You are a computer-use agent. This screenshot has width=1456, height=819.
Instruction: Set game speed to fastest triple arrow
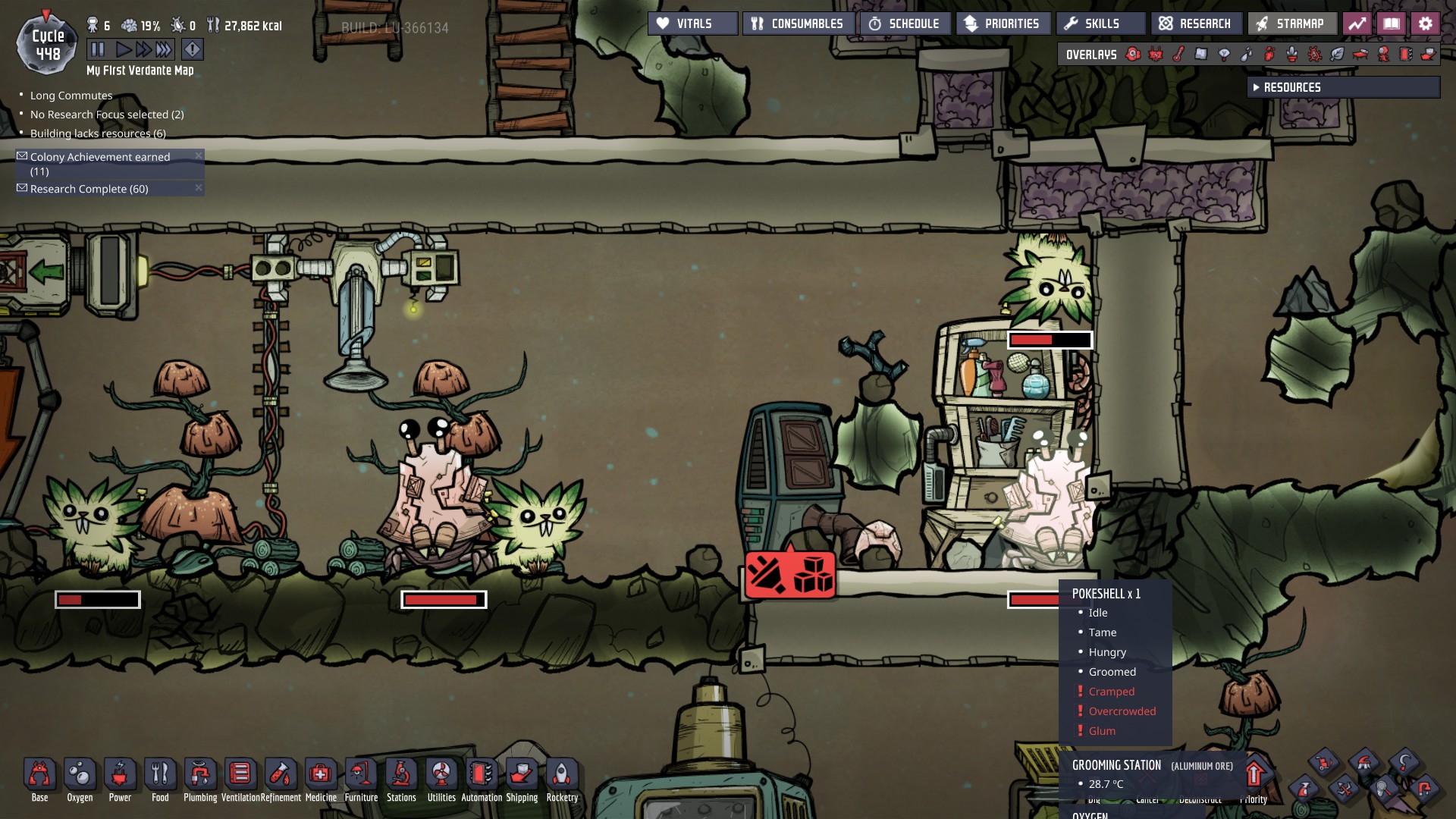point(164,50)
